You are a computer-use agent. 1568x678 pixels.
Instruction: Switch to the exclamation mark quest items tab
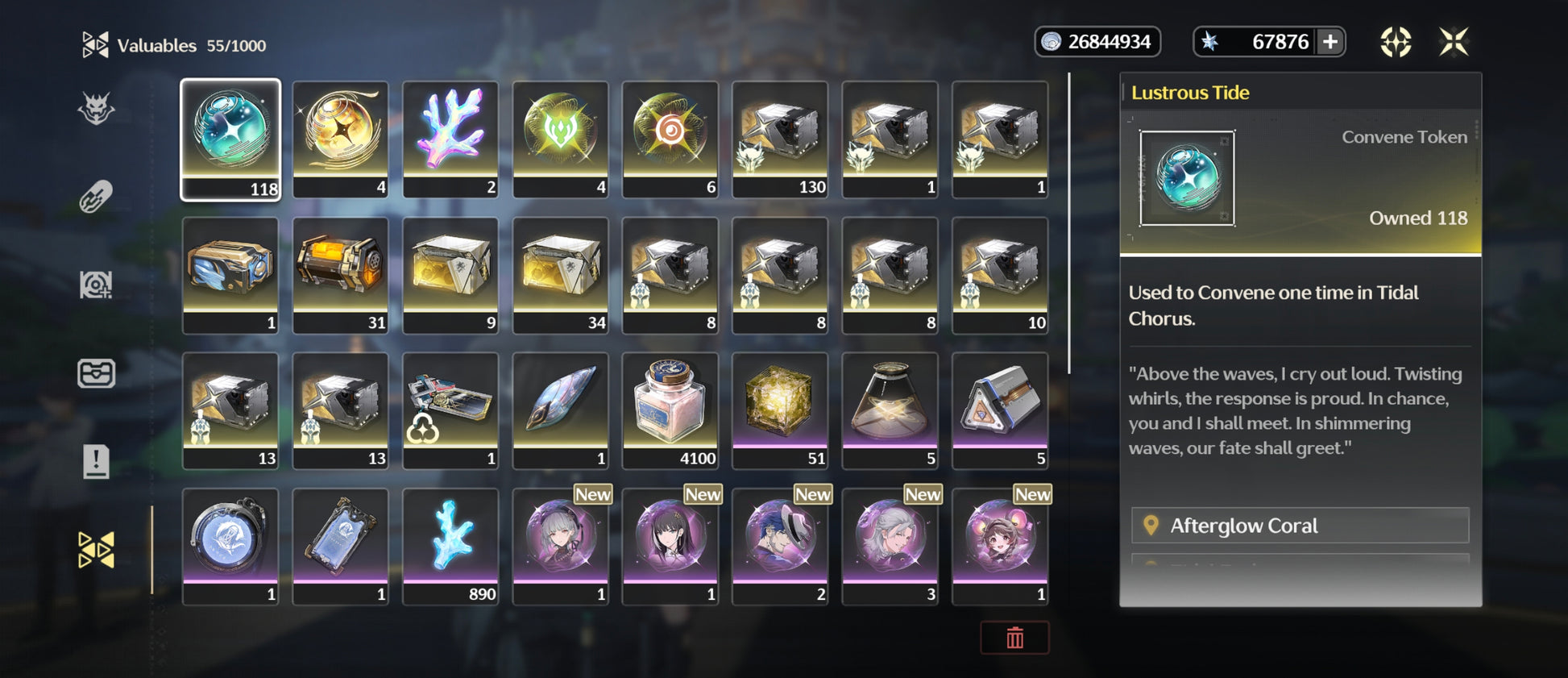(96, 461)
